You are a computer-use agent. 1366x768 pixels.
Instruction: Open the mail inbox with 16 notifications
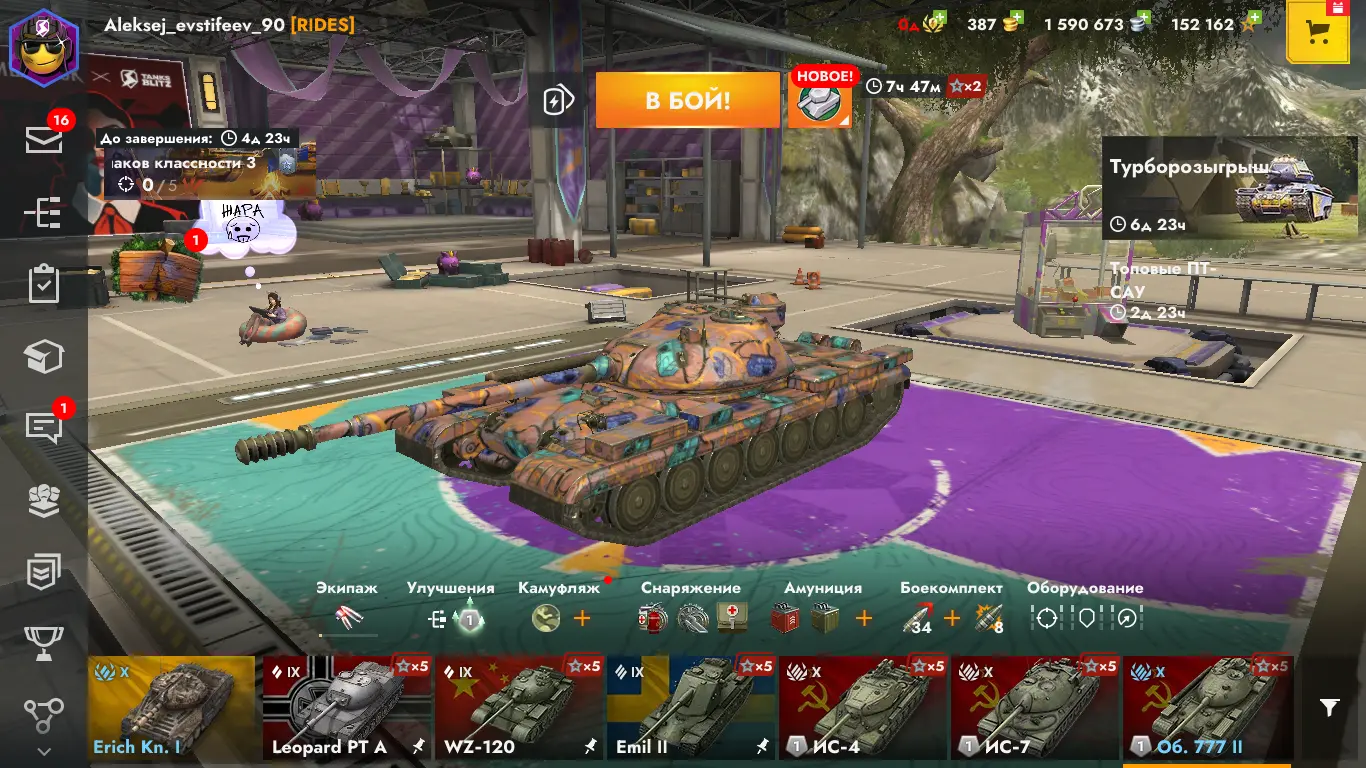tap(44, 140)
